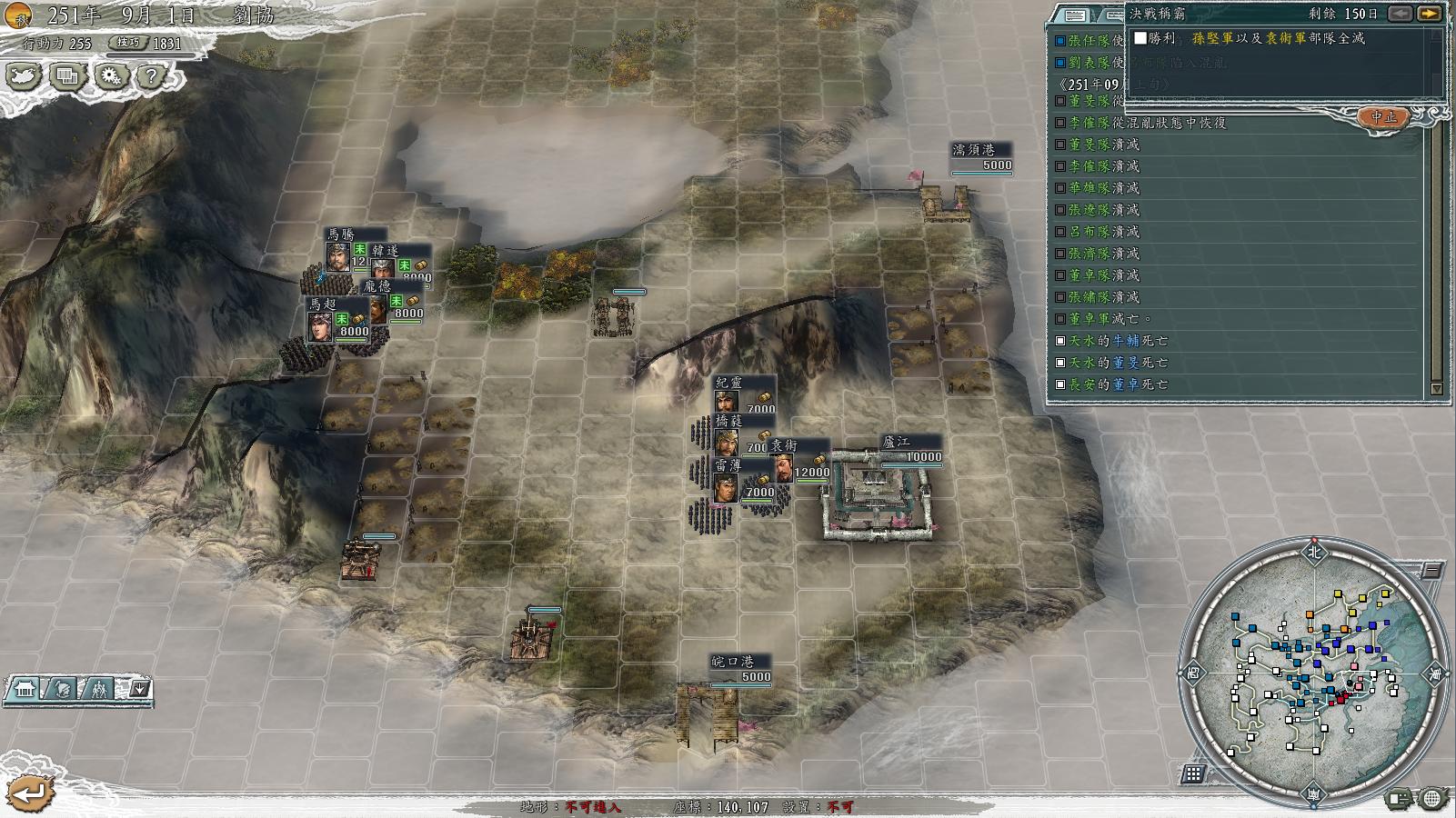Open the question mark help button
1456x818 pixels.
pos(151,76)
